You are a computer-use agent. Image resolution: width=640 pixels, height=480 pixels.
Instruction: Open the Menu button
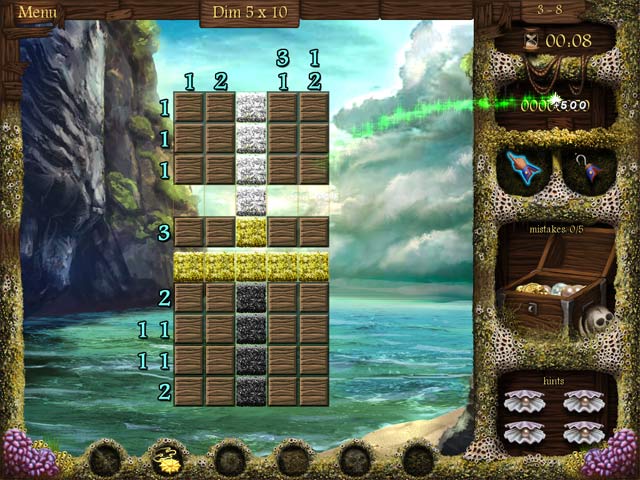[x=37, y=13]
